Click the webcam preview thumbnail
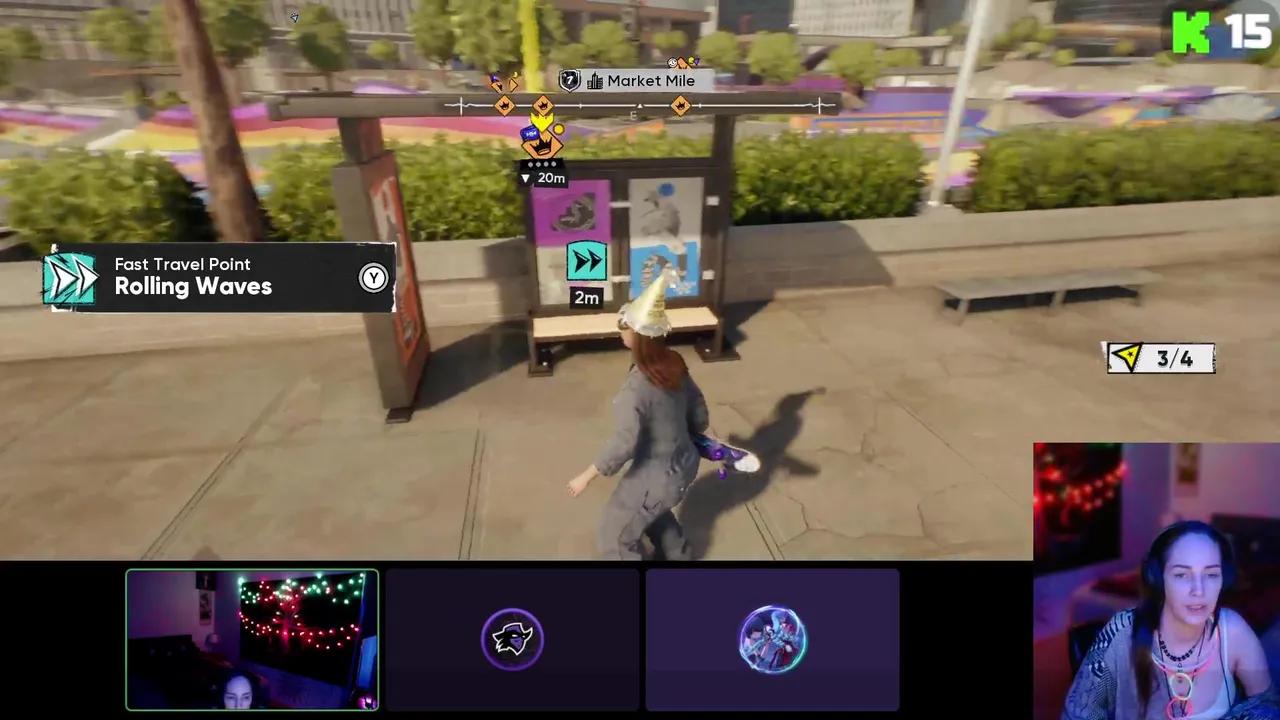Image resolution: width=1280 pixels, height=720 pixels. [x=251, y=639]
